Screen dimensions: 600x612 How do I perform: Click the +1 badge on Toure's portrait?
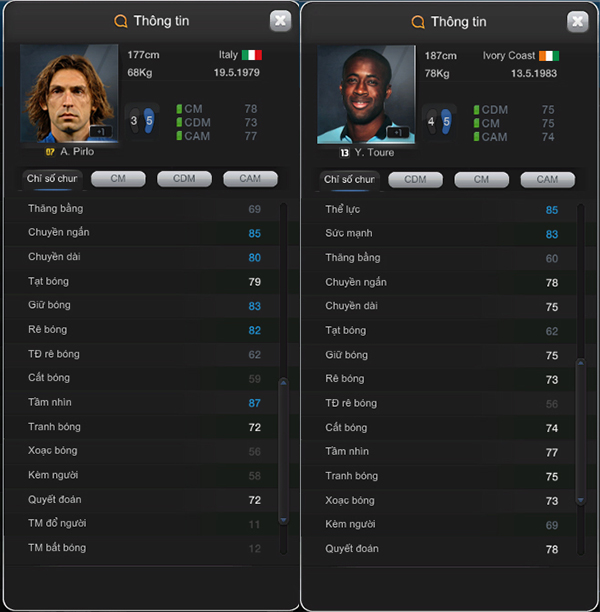point(397,132)
